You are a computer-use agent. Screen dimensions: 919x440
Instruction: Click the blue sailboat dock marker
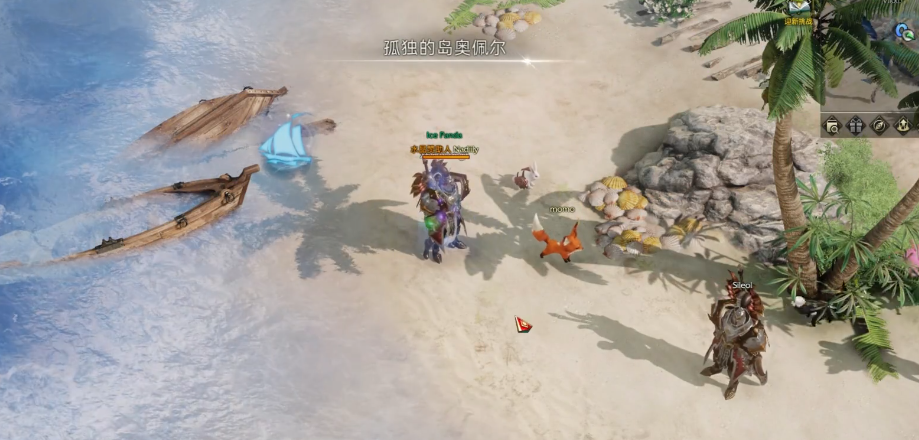tap(287, 141)
